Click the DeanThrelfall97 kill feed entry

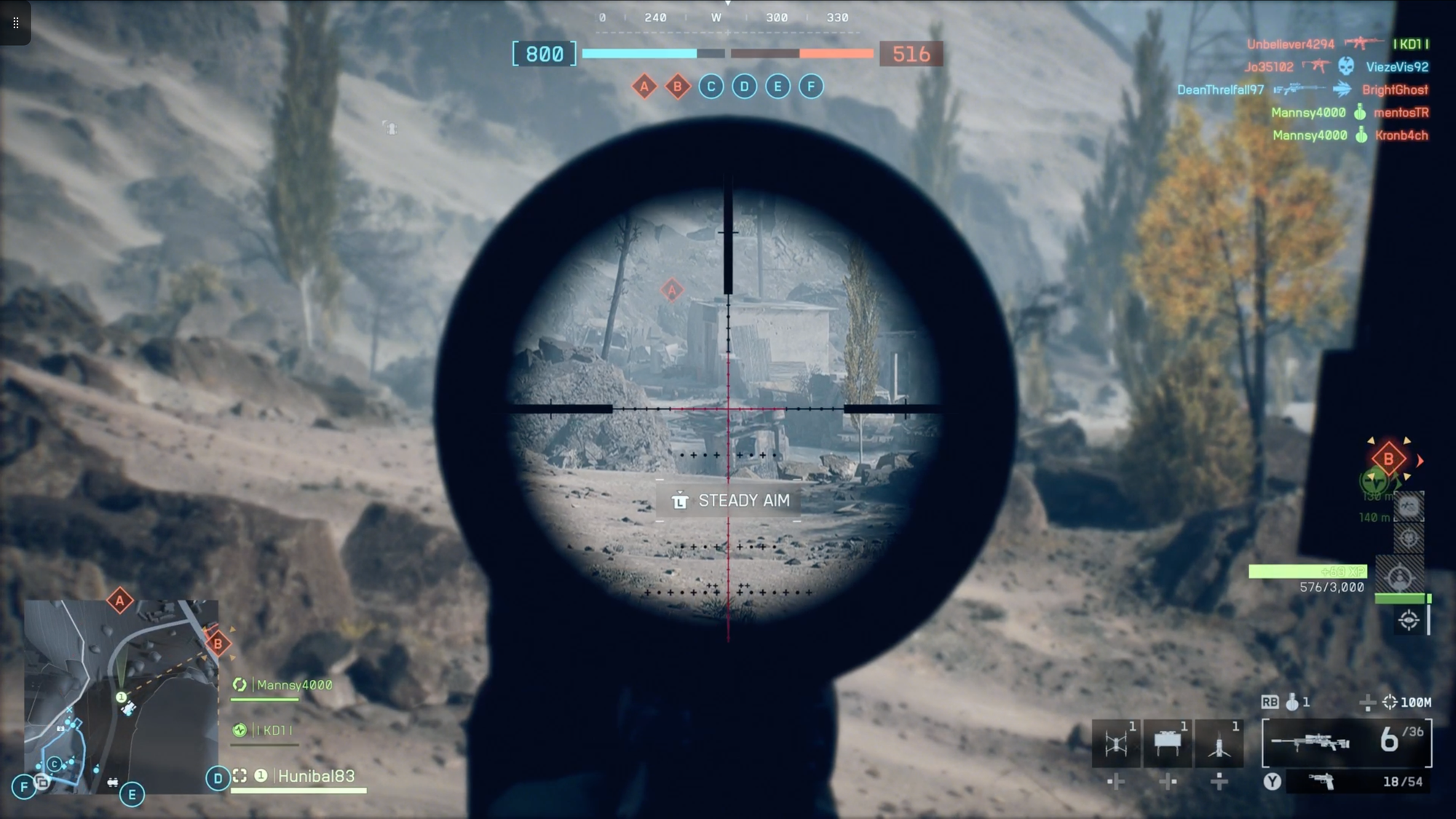point(1220,90)
